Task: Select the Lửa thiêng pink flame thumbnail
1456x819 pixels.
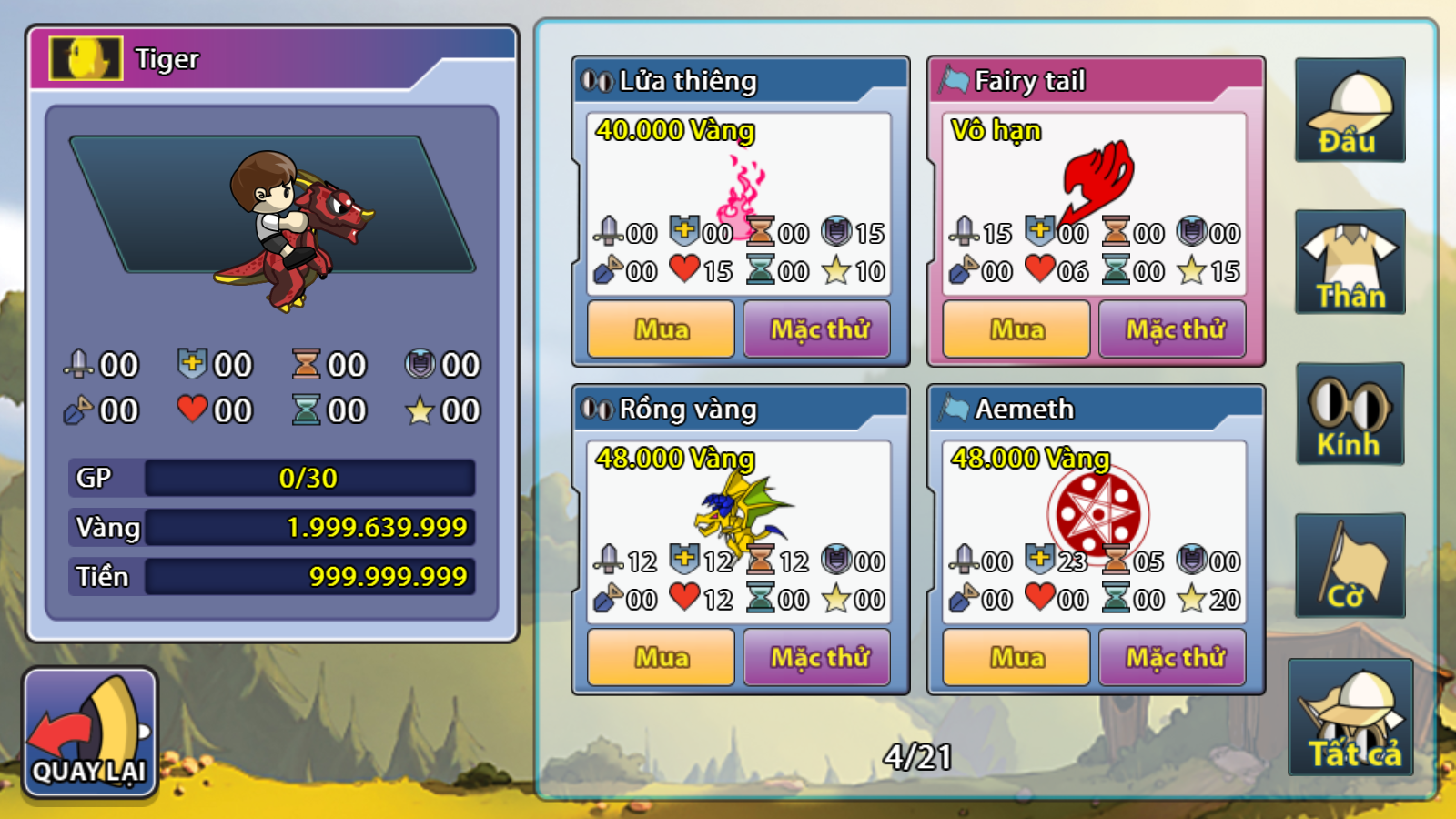Action: [x=743, y=193]
